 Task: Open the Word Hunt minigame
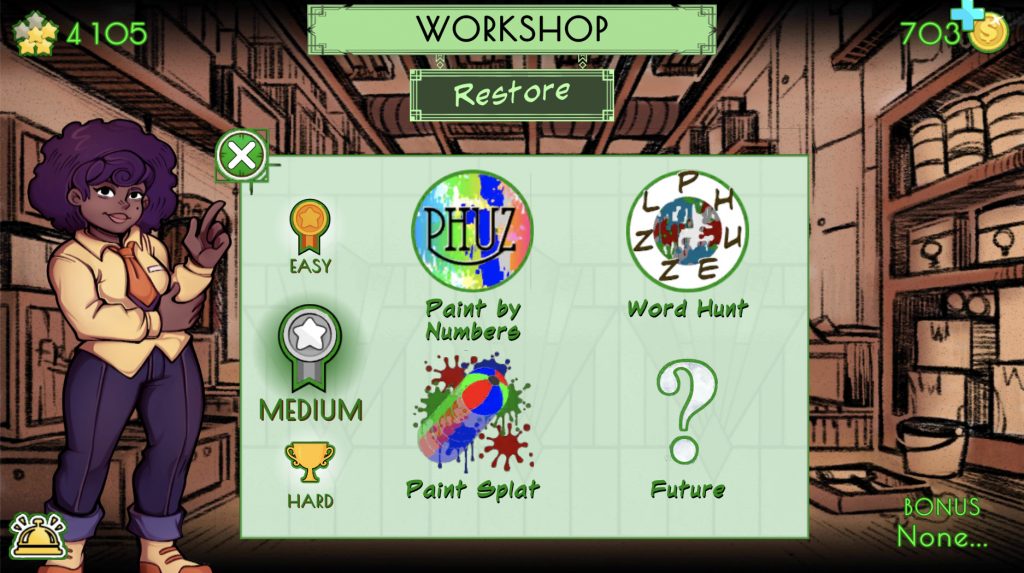pos(687,232)
